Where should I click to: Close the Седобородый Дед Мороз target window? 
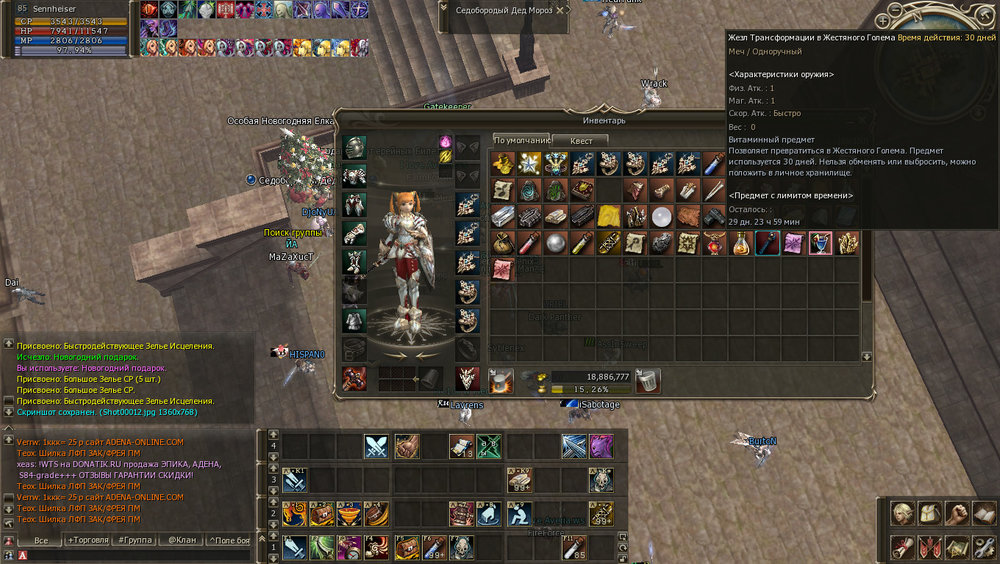[x=560, y=9]
